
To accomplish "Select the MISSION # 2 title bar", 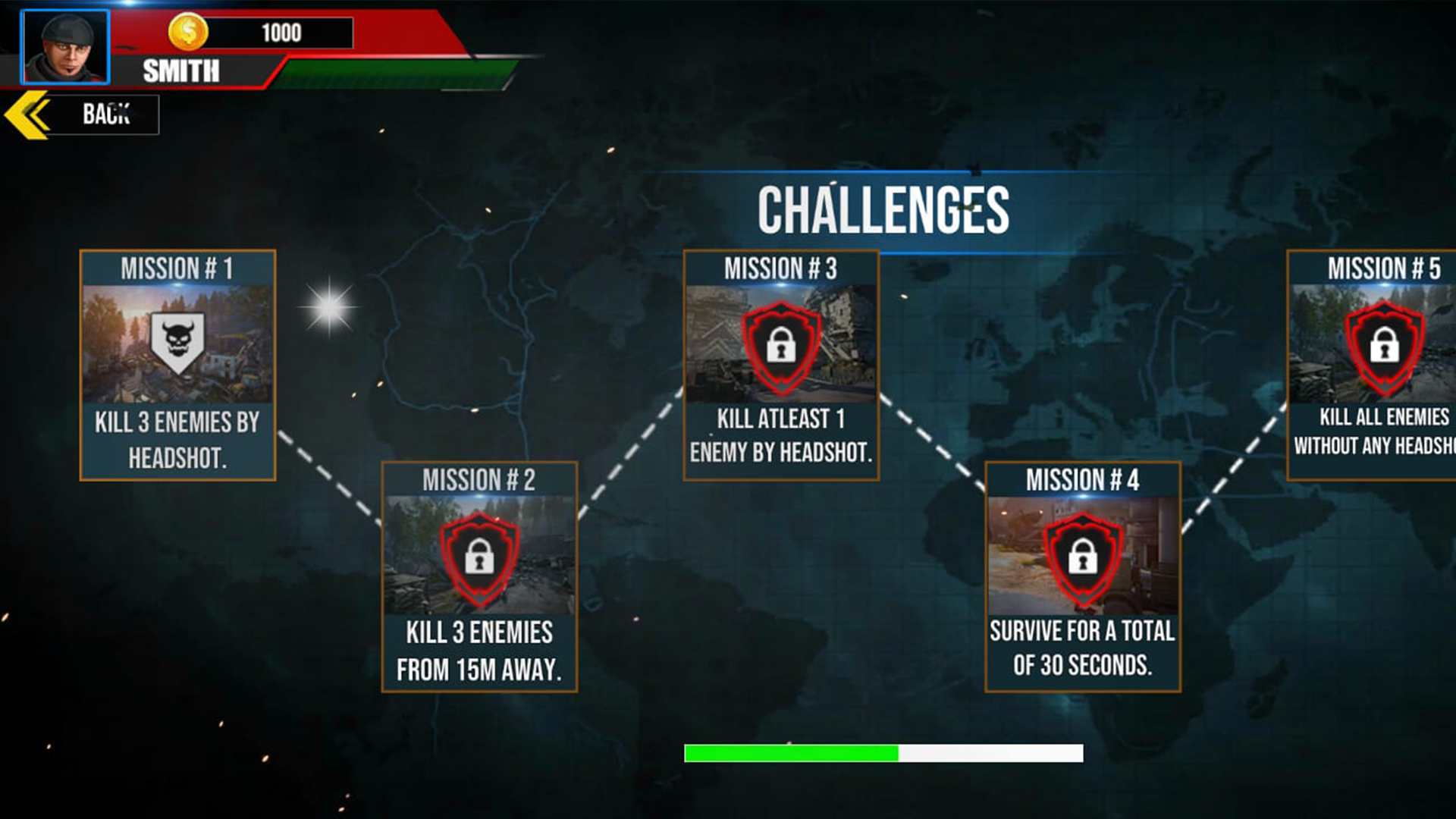I will [x=479, y=479].
